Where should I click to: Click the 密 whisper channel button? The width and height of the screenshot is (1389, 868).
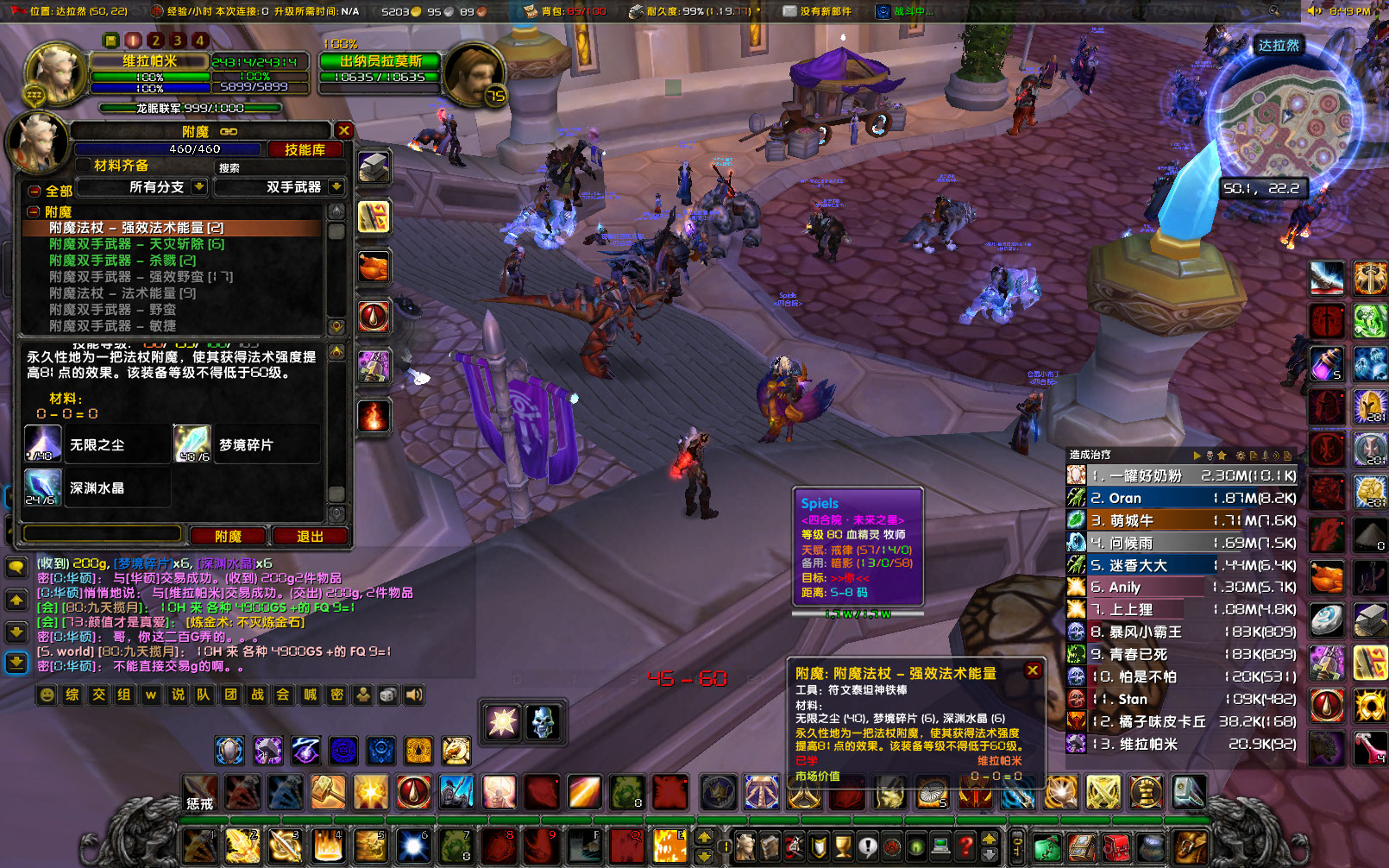click(336, 695)
